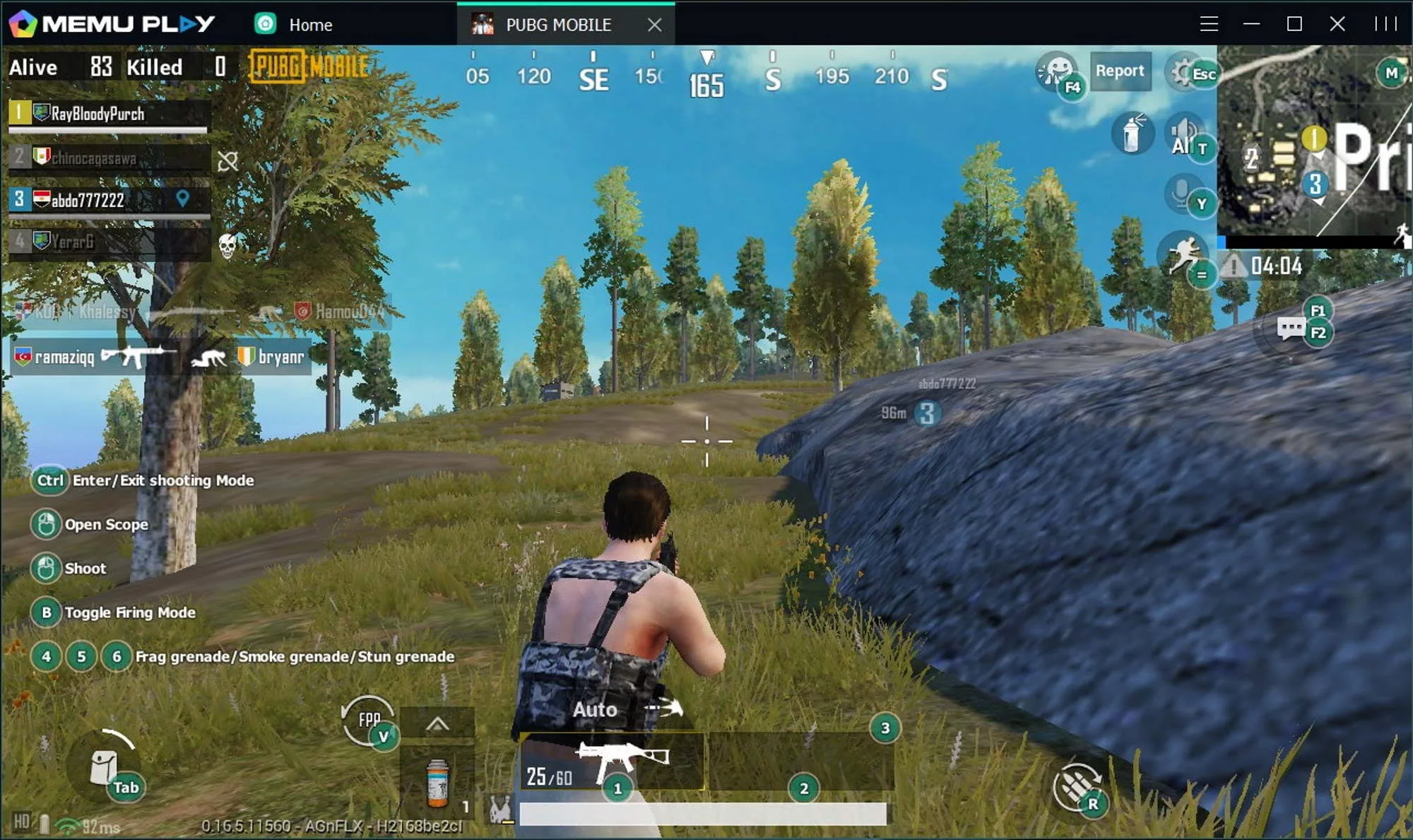Toggle the Auto firing mode
The image size is (1413, 840).
[x=595, y=709]
